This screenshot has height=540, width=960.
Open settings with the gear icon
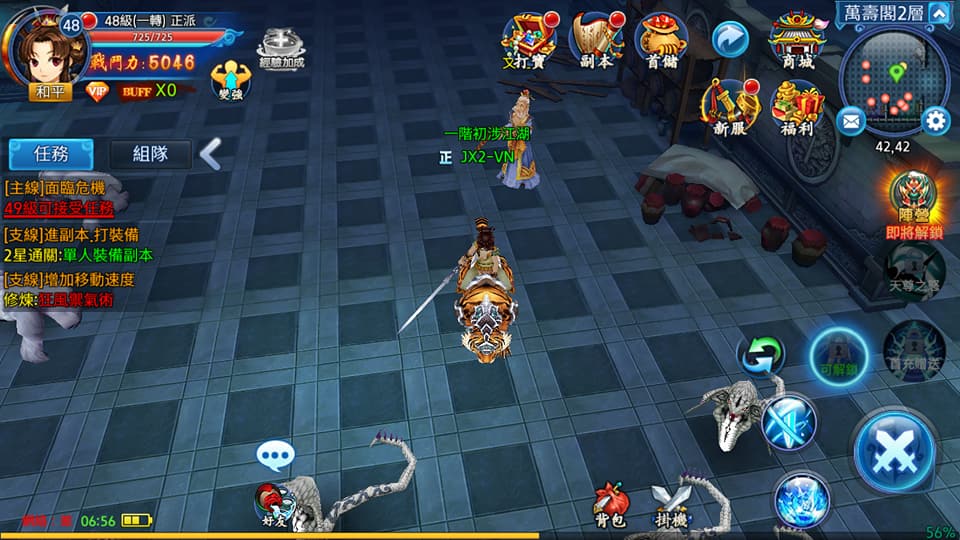(x=935, y=121)
